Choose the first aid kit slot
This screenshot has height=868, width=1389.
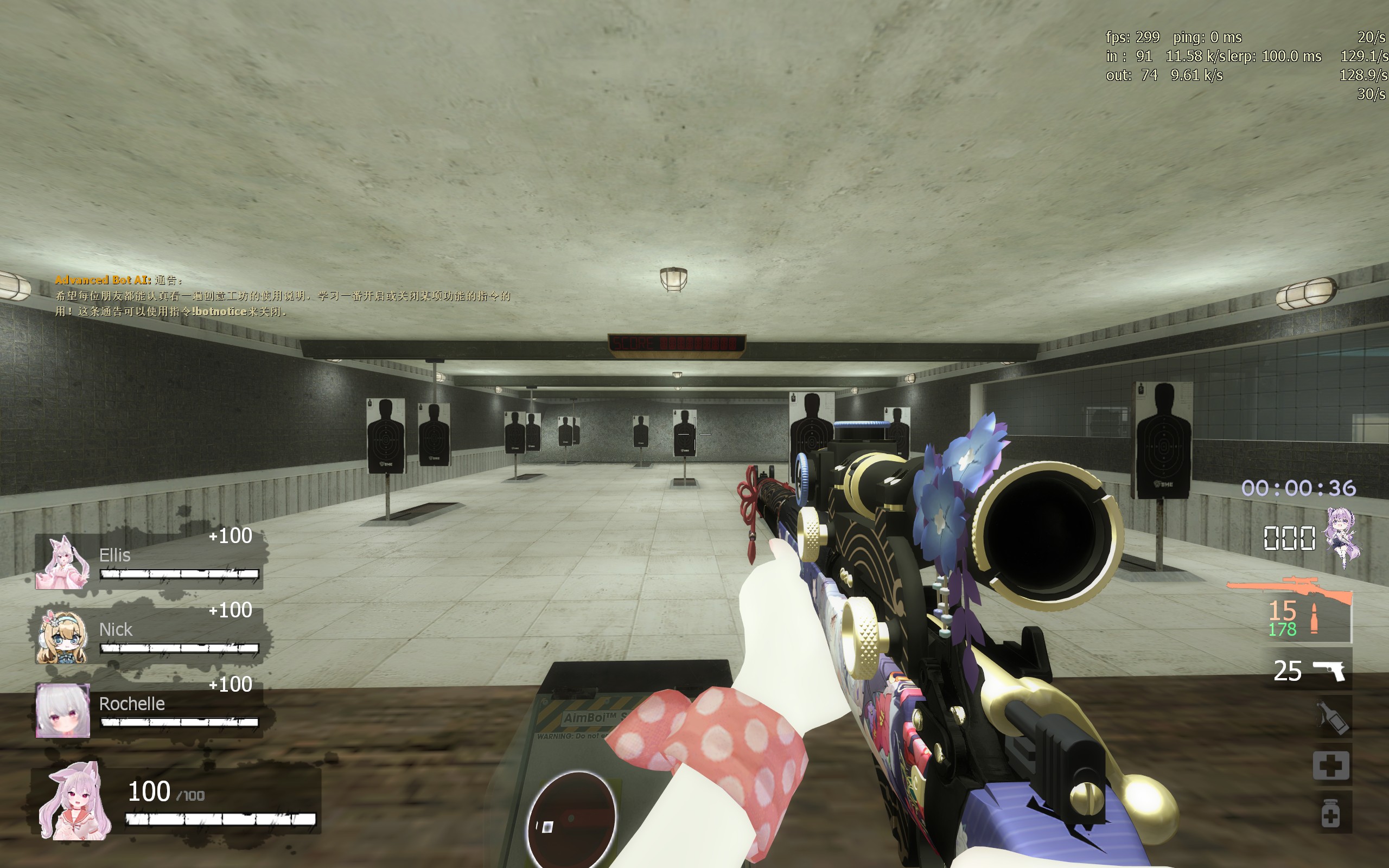click(x=1331, y=765)
